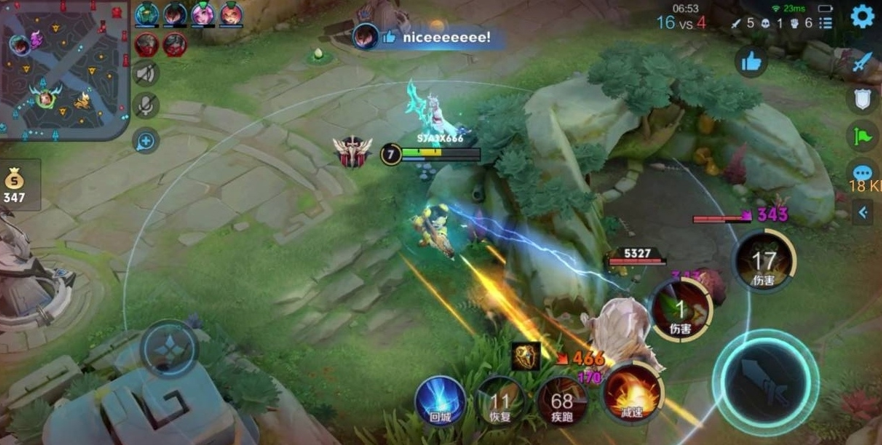Toggle the muted microphone icon
This screenshot has height=445, width=882.
pos(147,106)
